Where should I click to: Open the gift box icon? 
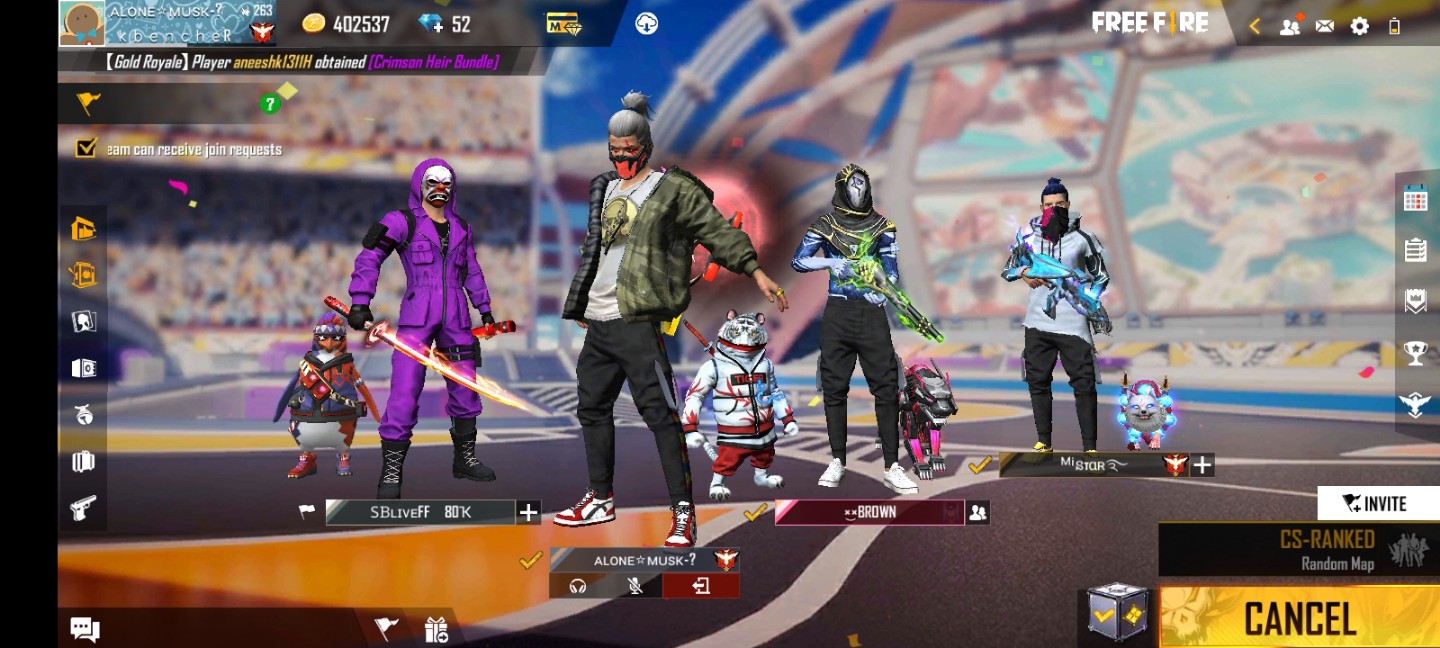[x=436, y=629]
